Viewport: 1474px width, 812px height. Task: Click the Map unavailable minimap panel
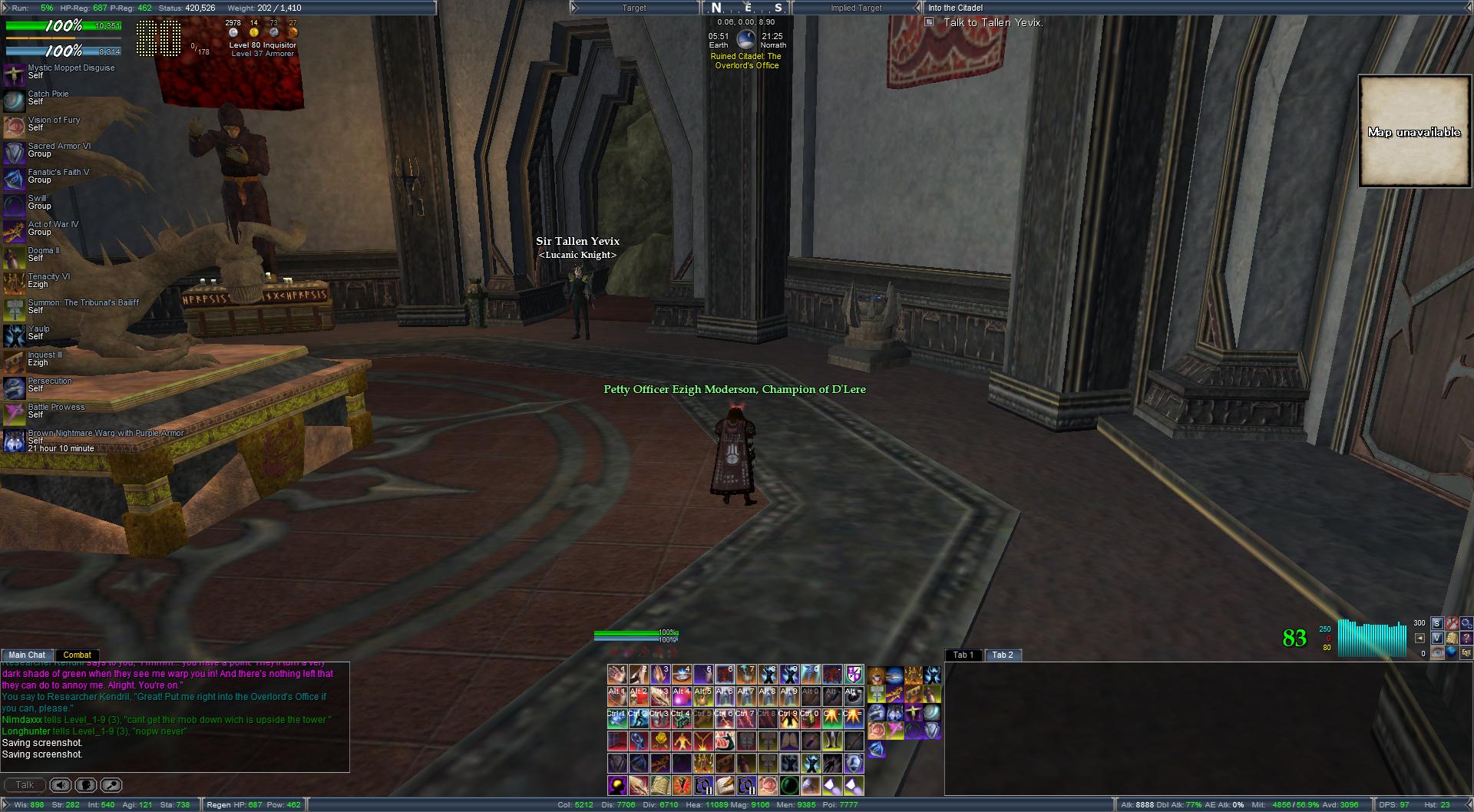1413,131
